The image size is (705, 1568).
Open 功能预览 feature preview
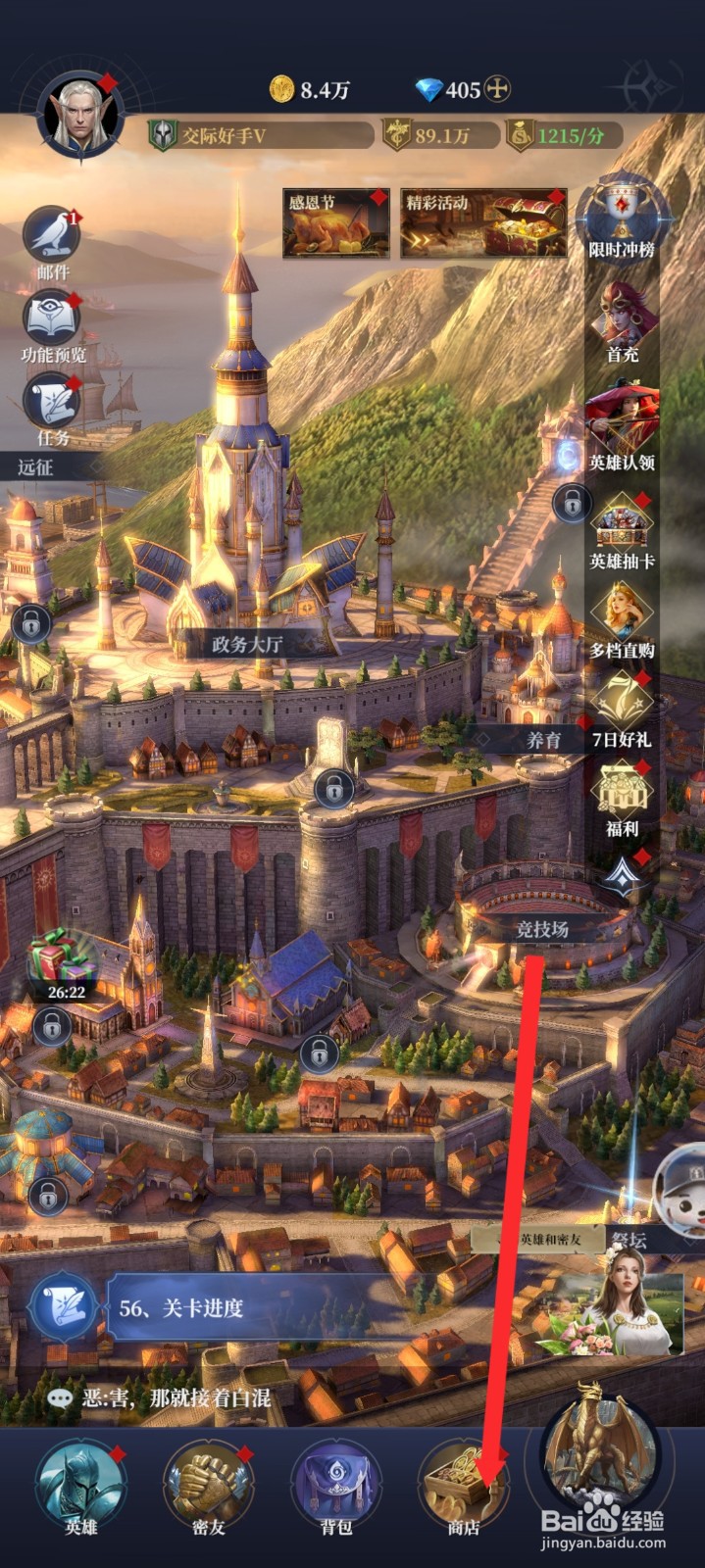pyautogui.click(x=52, y=319)
